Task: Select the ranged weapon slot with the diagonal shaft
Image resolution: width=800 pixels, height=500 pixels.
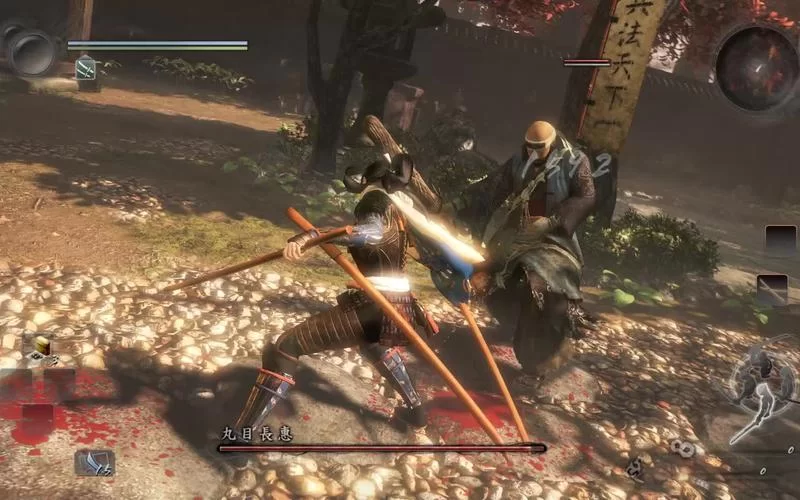Action: pyautogui.click(x=771, y=289)
